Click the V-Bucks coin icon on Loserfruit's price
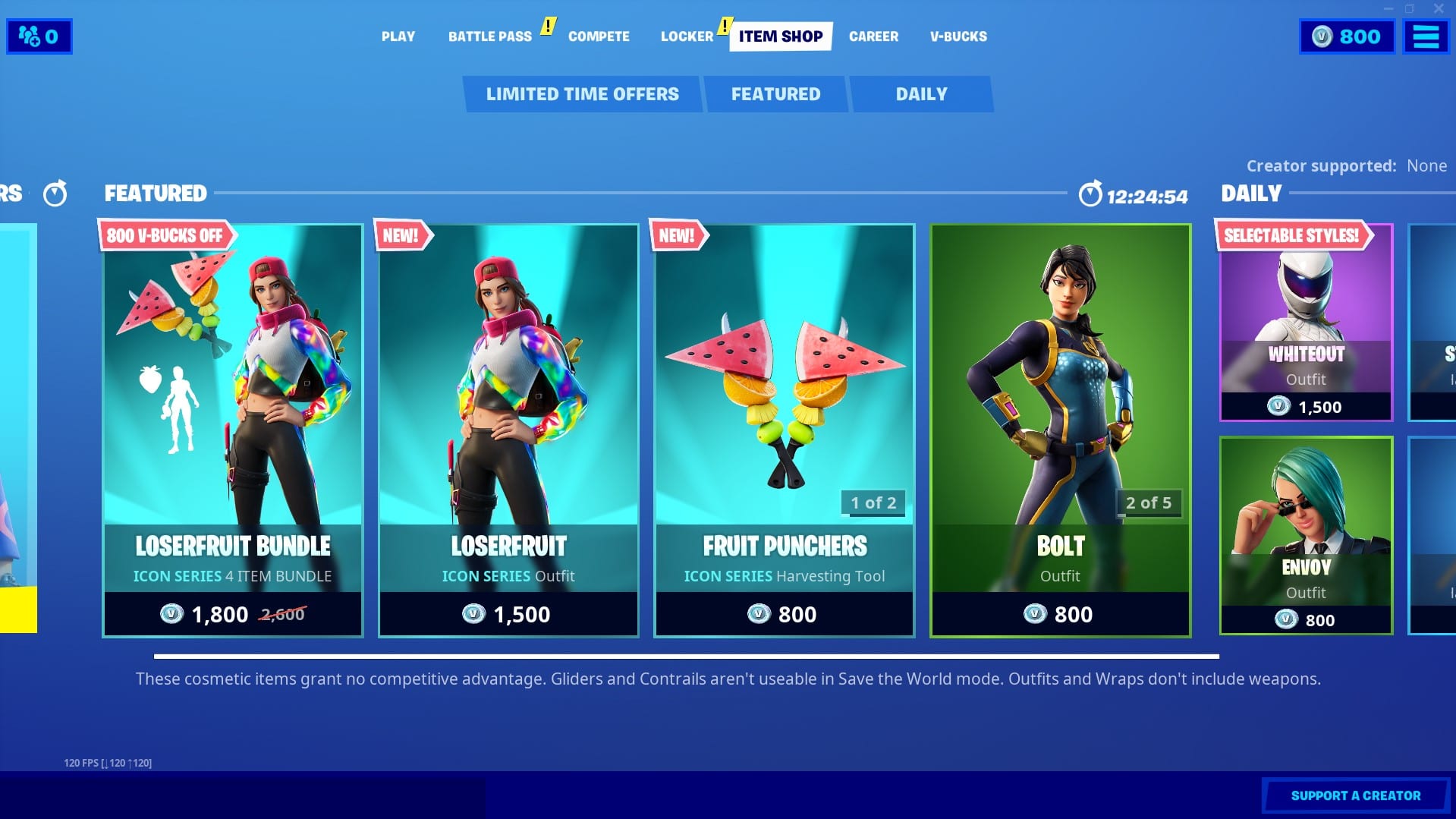Viewport: 1456px width, 819px height. point(475,614)
